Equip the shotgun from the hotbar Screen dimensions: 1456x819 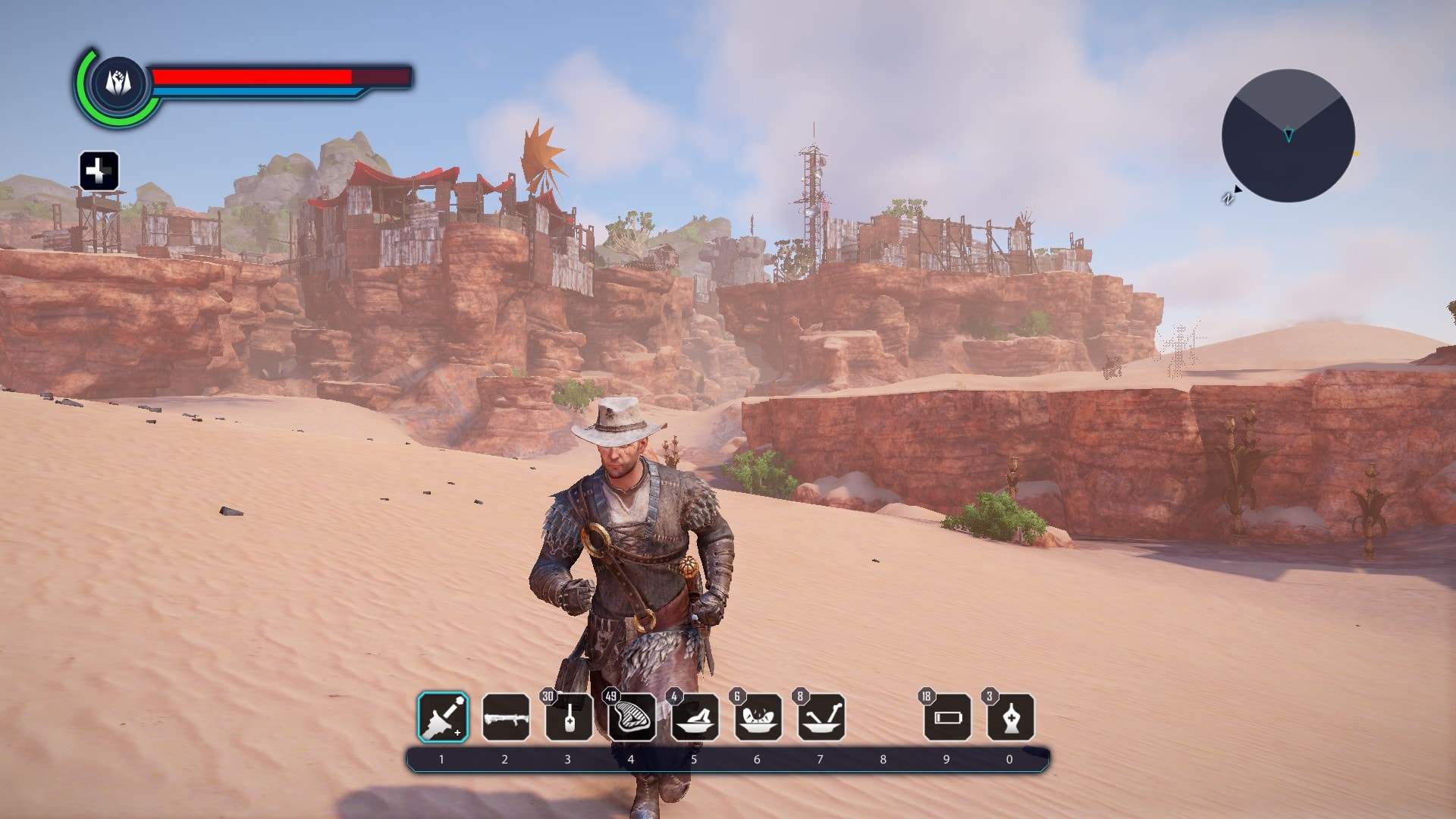[x=506, y=717]
